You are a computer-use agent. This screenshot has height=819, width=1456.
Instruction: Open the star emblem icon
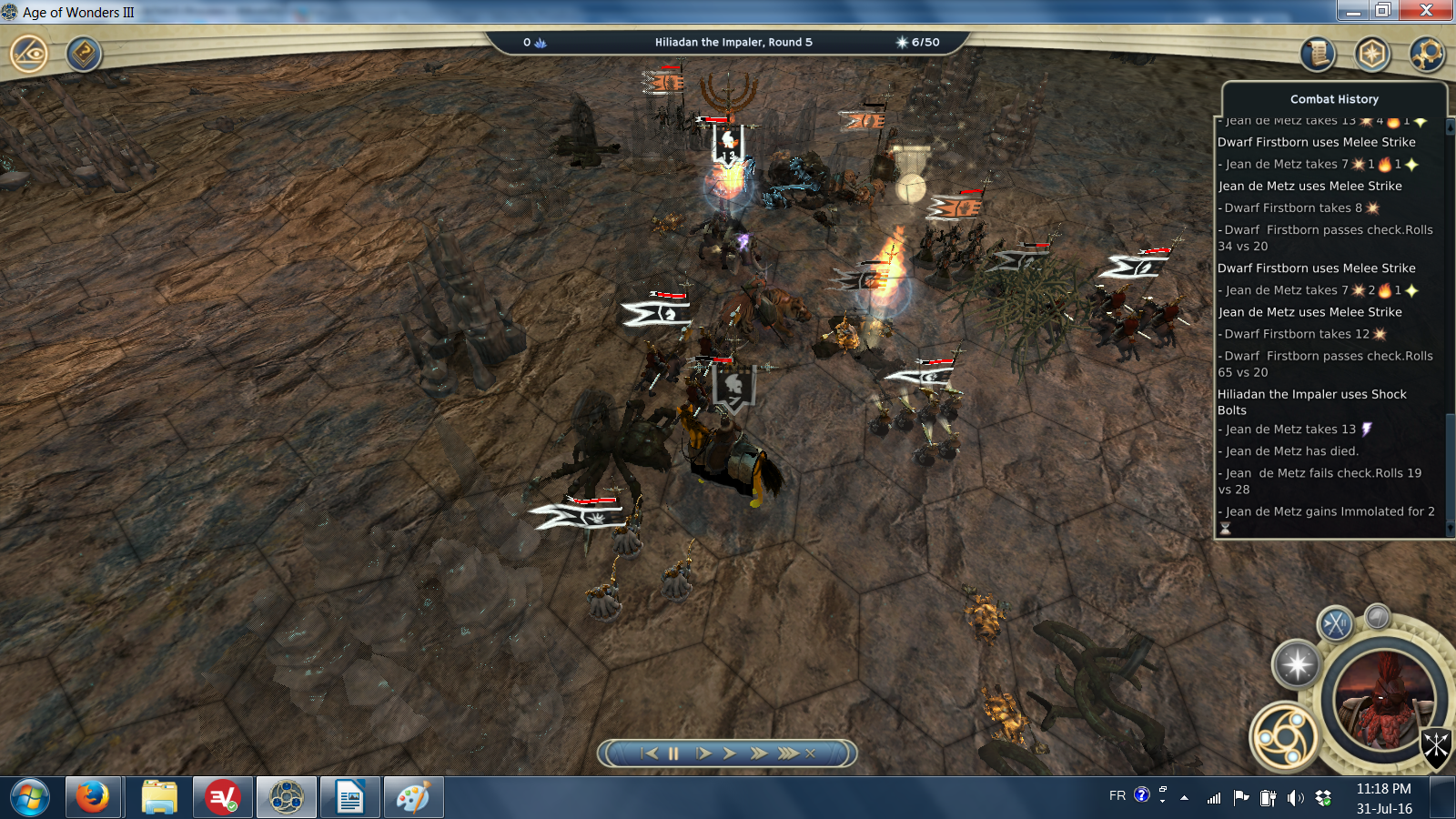pos(1372,55)
